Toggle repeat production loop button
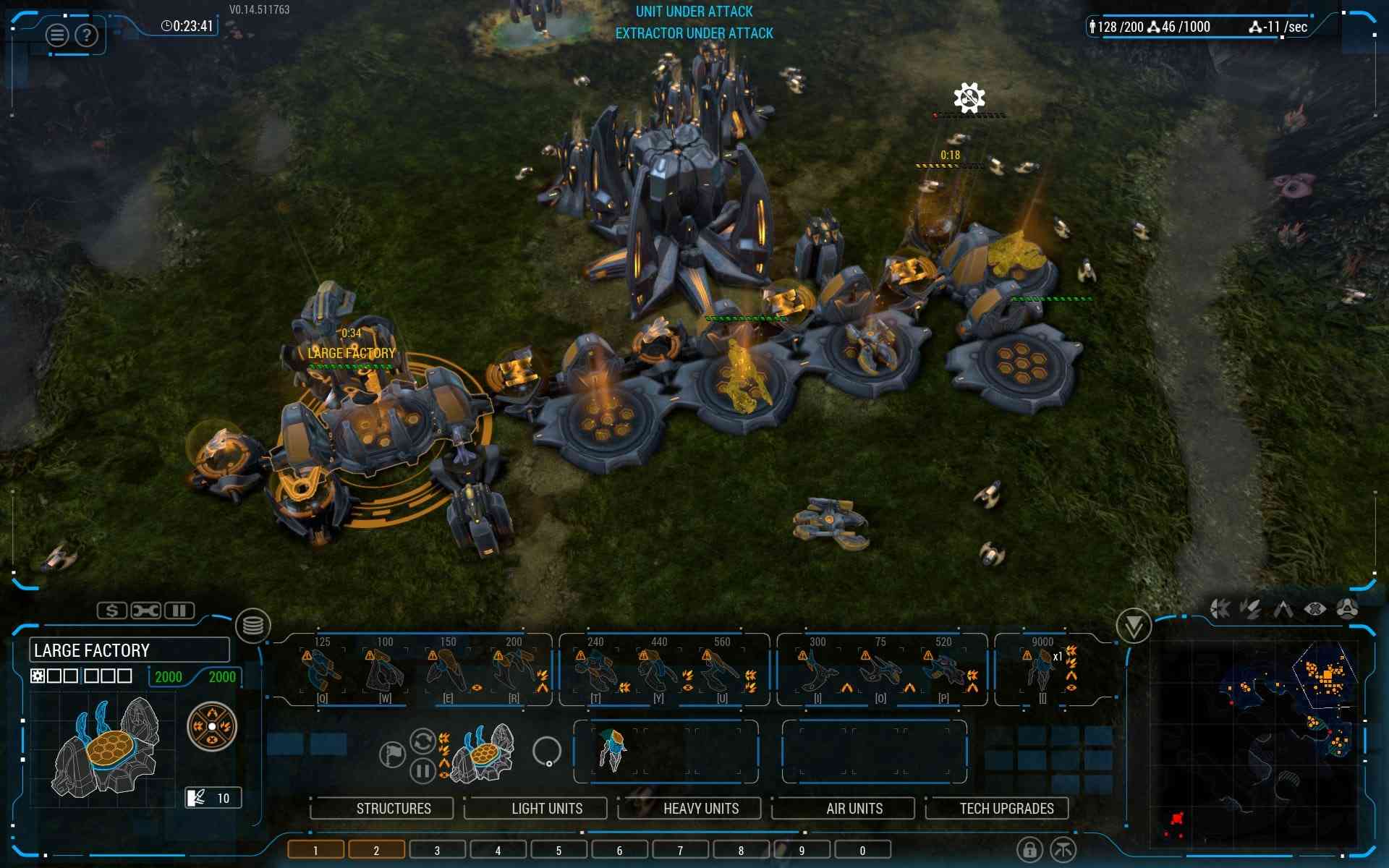 click(422, 741)
